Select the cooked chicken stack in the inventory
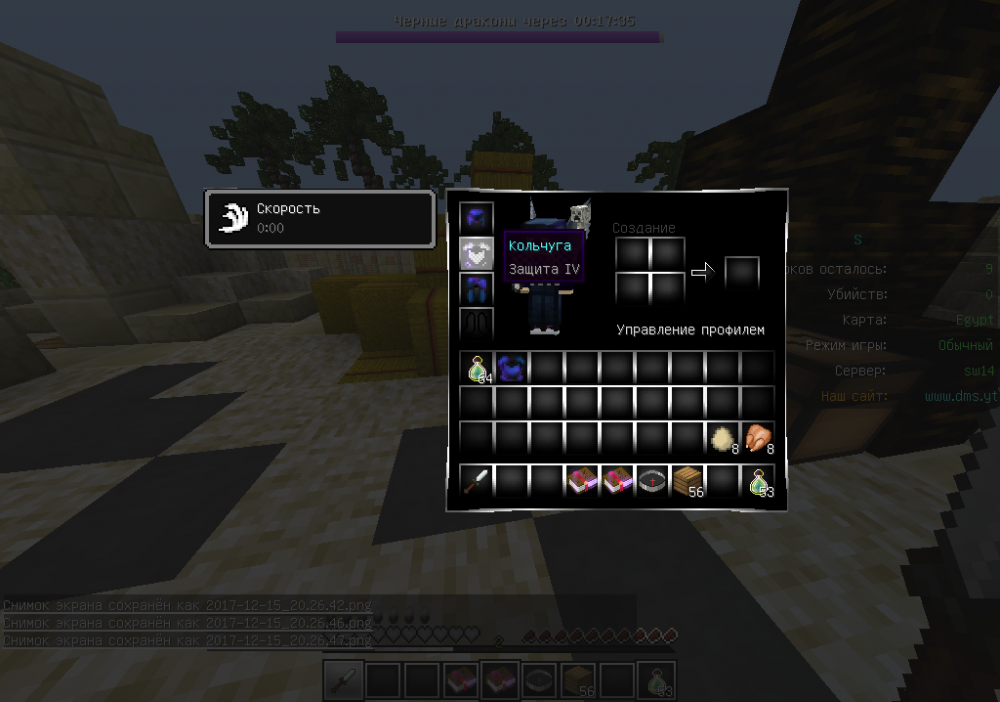Image resolution: width=1000 pixels, height=702 pixels. (x=757, y=438)
